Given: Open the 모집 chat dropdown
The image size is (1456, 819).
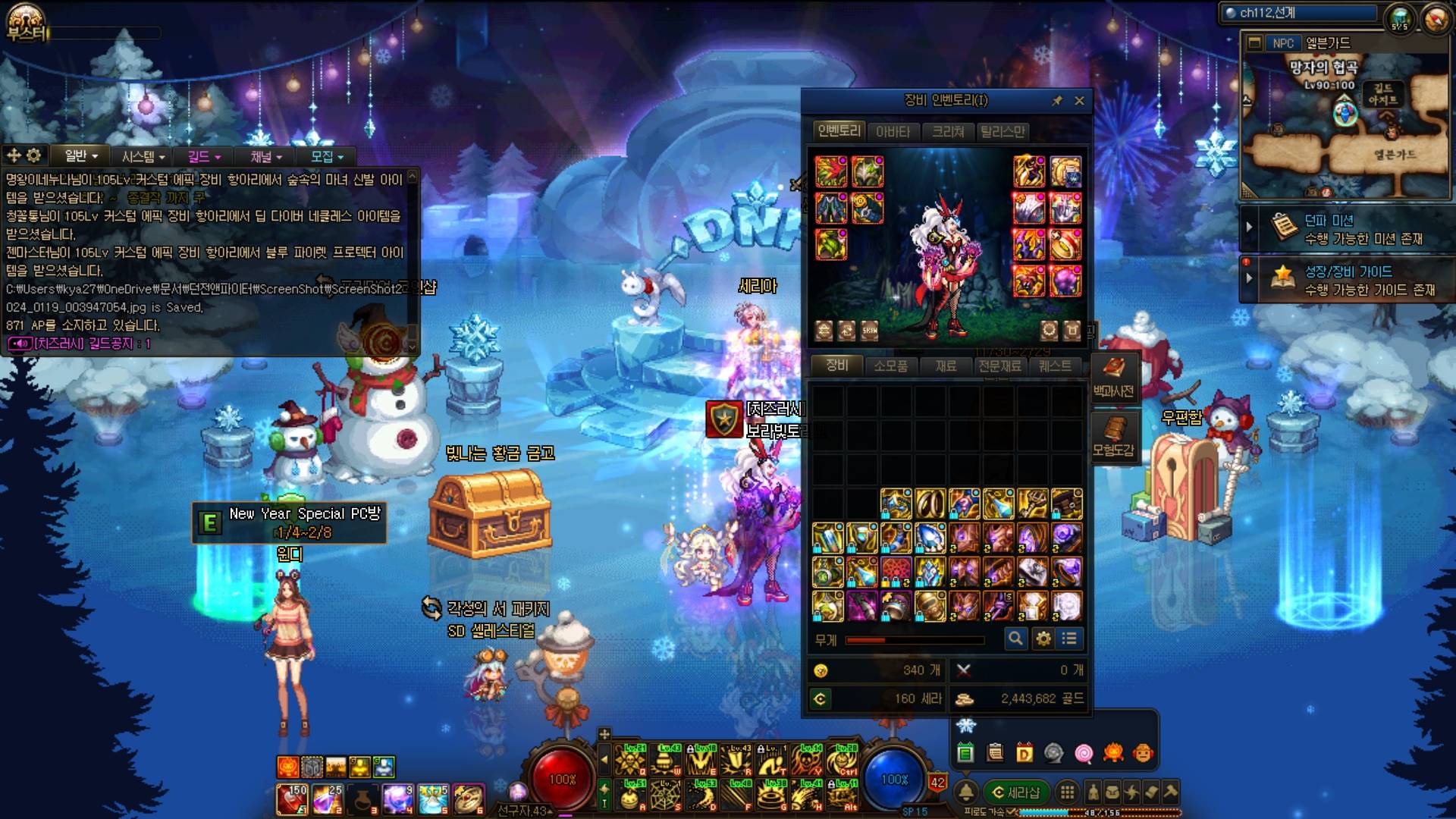Looking at the screenshot, I should tap(327, 156).
